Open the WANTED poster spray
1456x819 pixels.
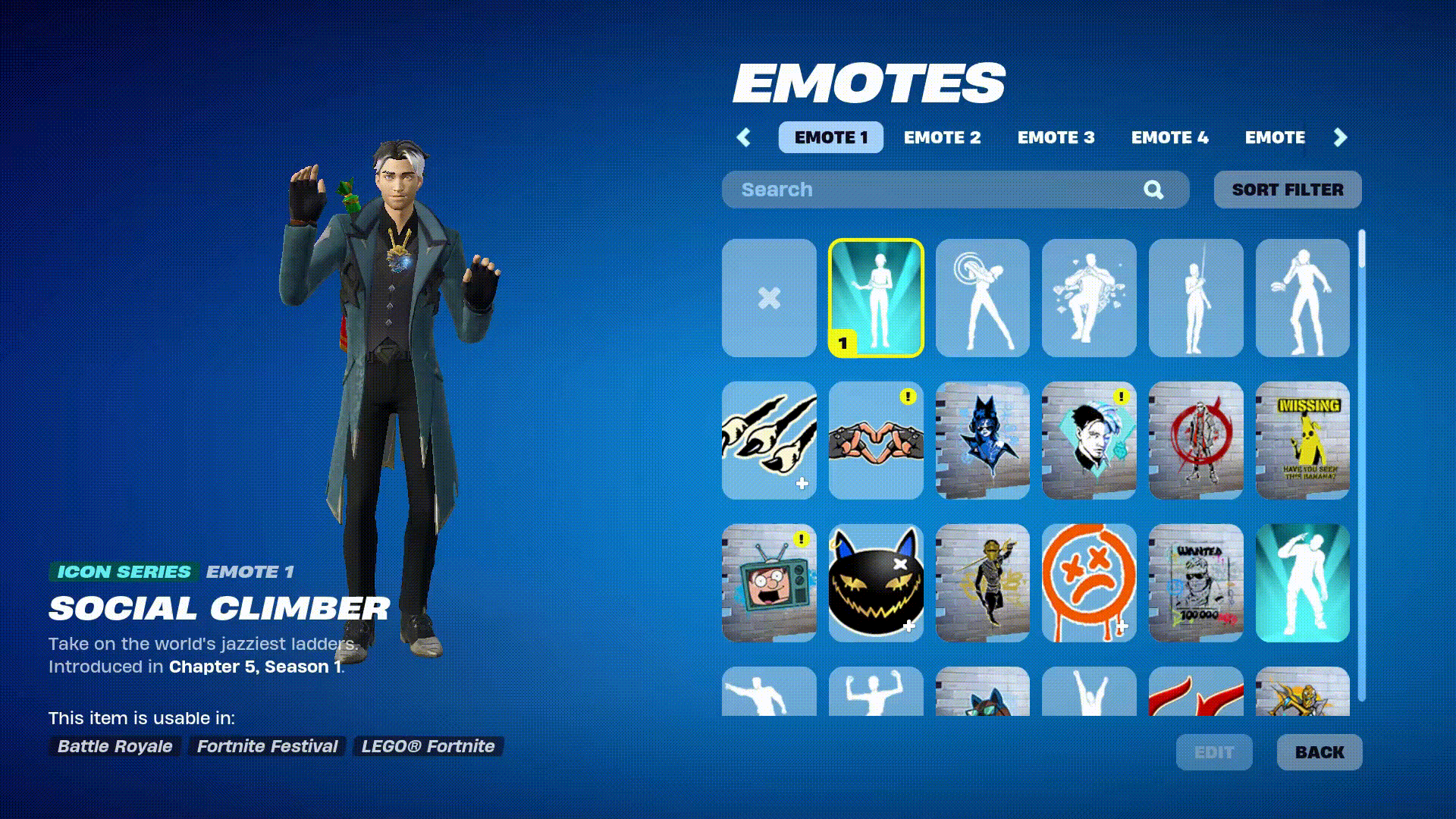[x=1195, y=585]
